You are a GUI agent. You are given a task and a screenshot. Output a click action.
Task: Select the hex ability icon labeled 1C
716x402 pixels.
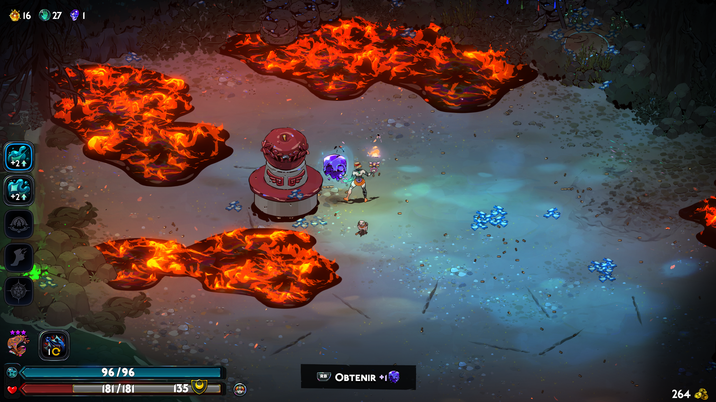click(54, 345)
